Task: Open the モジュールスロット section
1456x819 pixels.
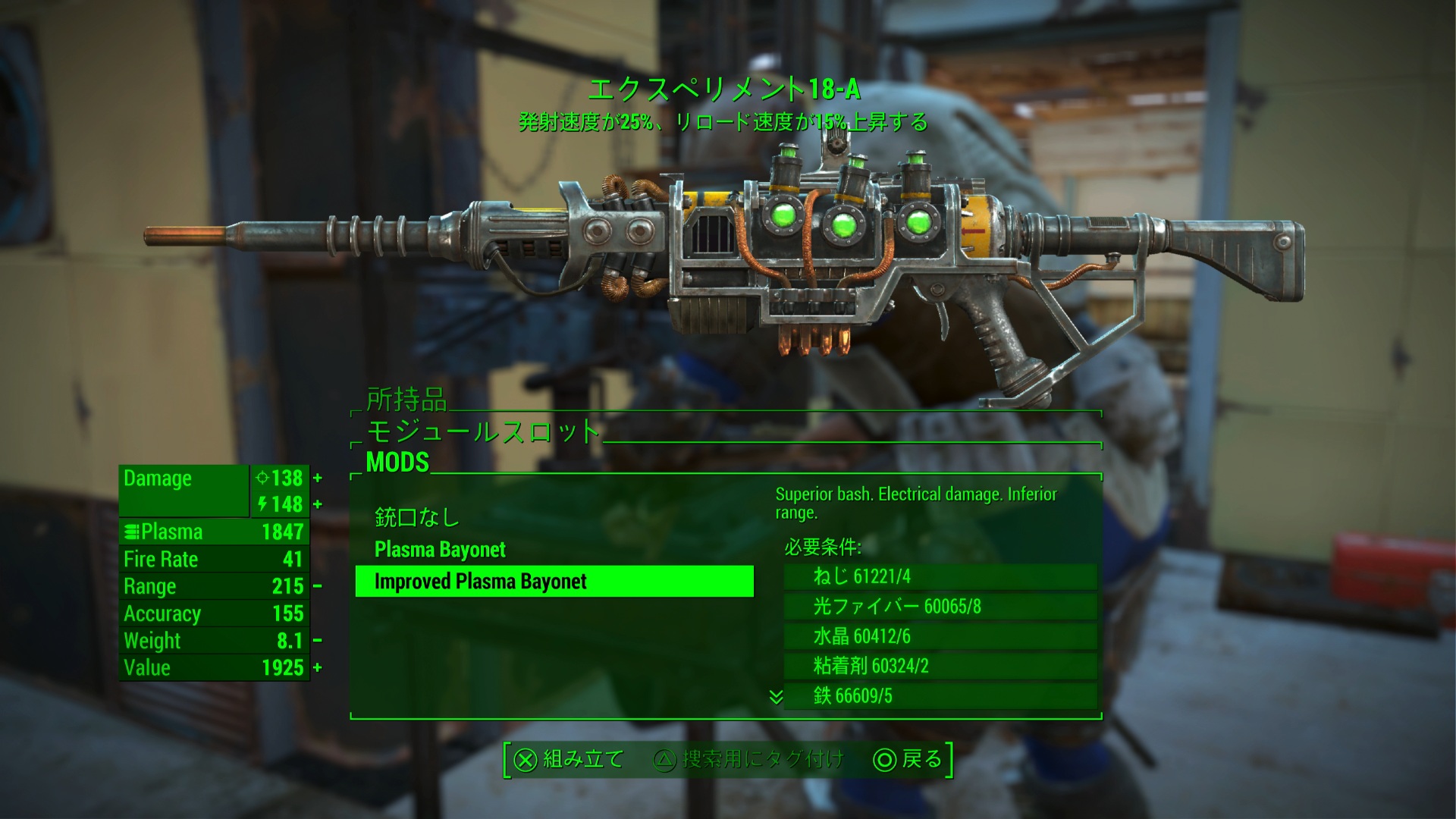Action: 483,431
